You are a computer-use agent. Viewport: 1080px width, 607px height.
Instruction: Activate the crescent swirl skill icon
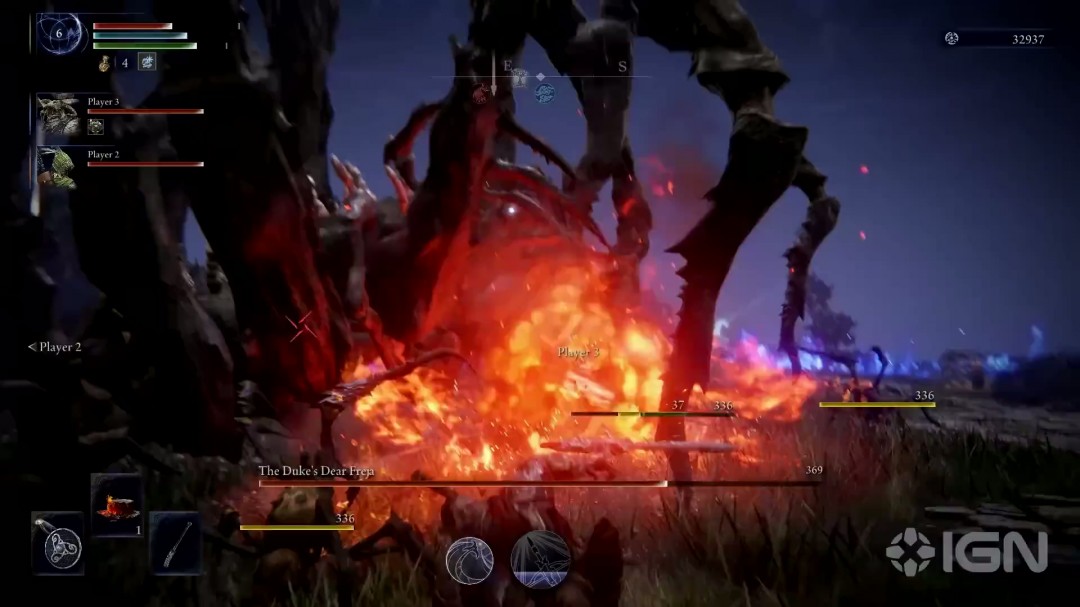click(x=469, y=560)
